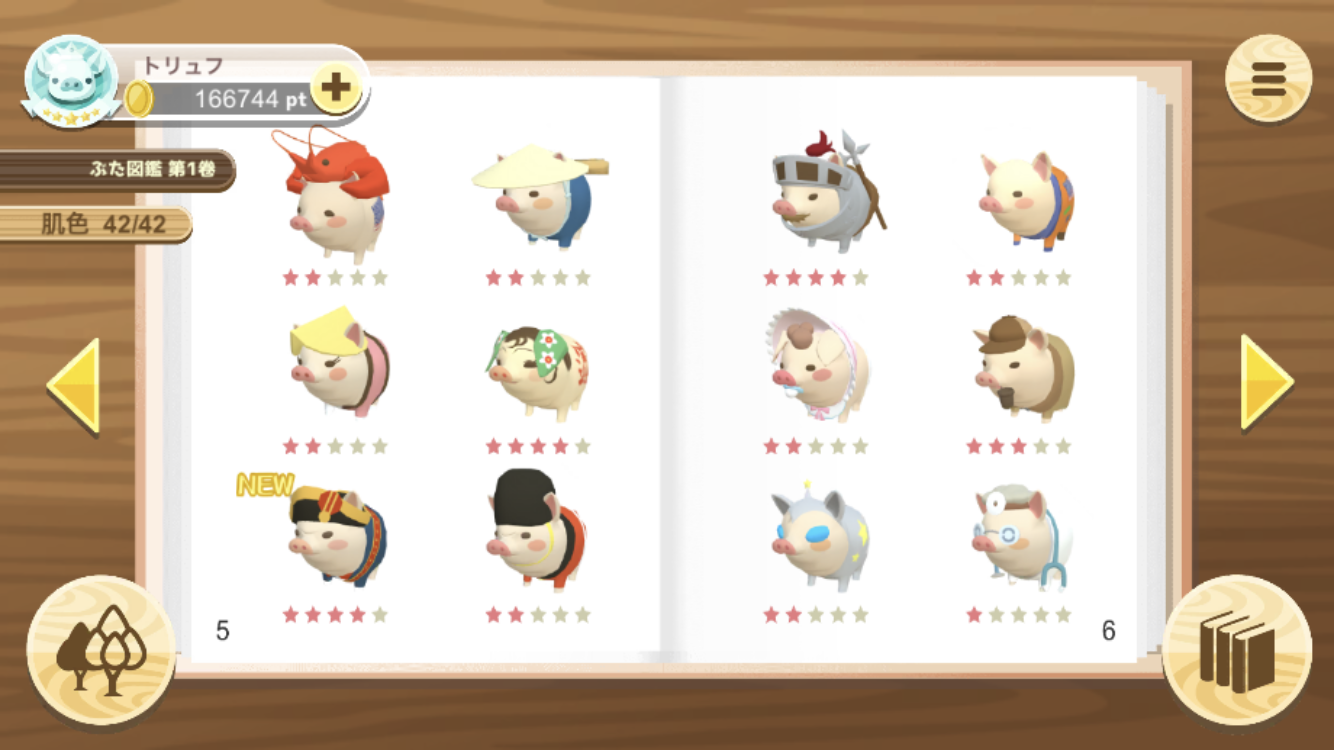
Task: Open the detective pig with brown hat
Action: point(1020,365)
